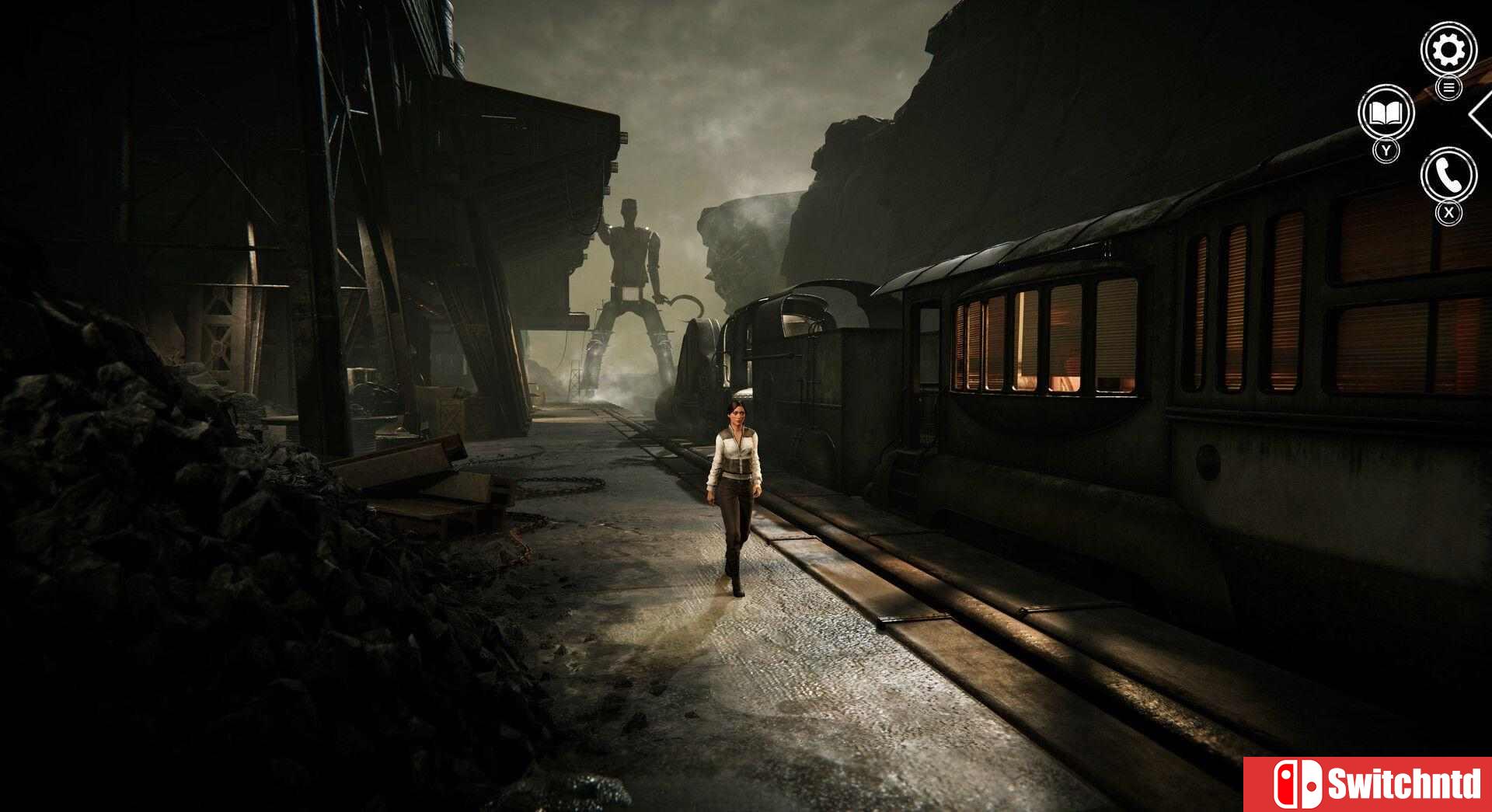Open the settings gear icon
Viewport: 1492px width, 812px height.
tap(1447, 48)
